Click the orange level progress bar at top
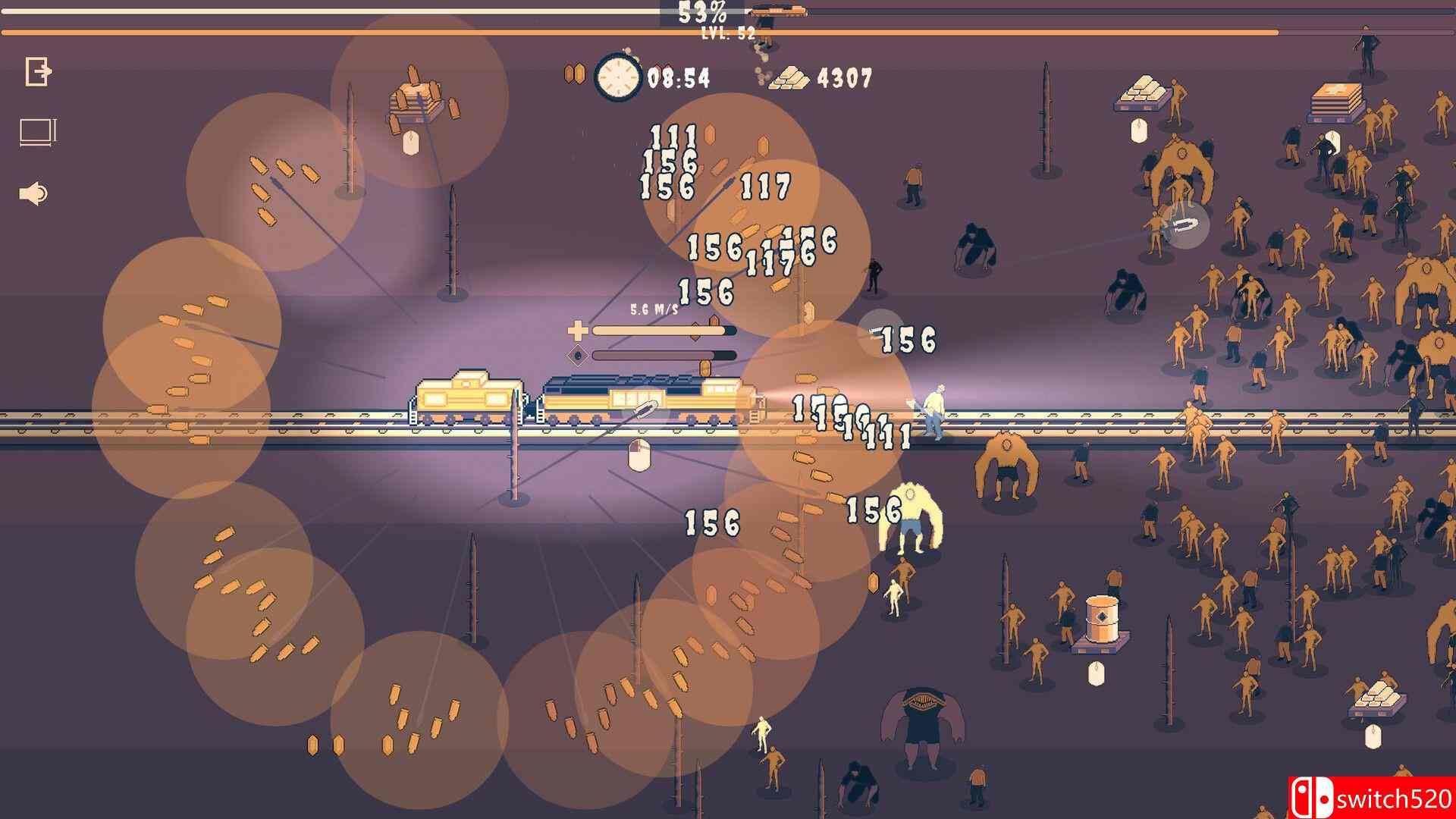The width and height of the screenshot is (1456, 819). (303, 32)
